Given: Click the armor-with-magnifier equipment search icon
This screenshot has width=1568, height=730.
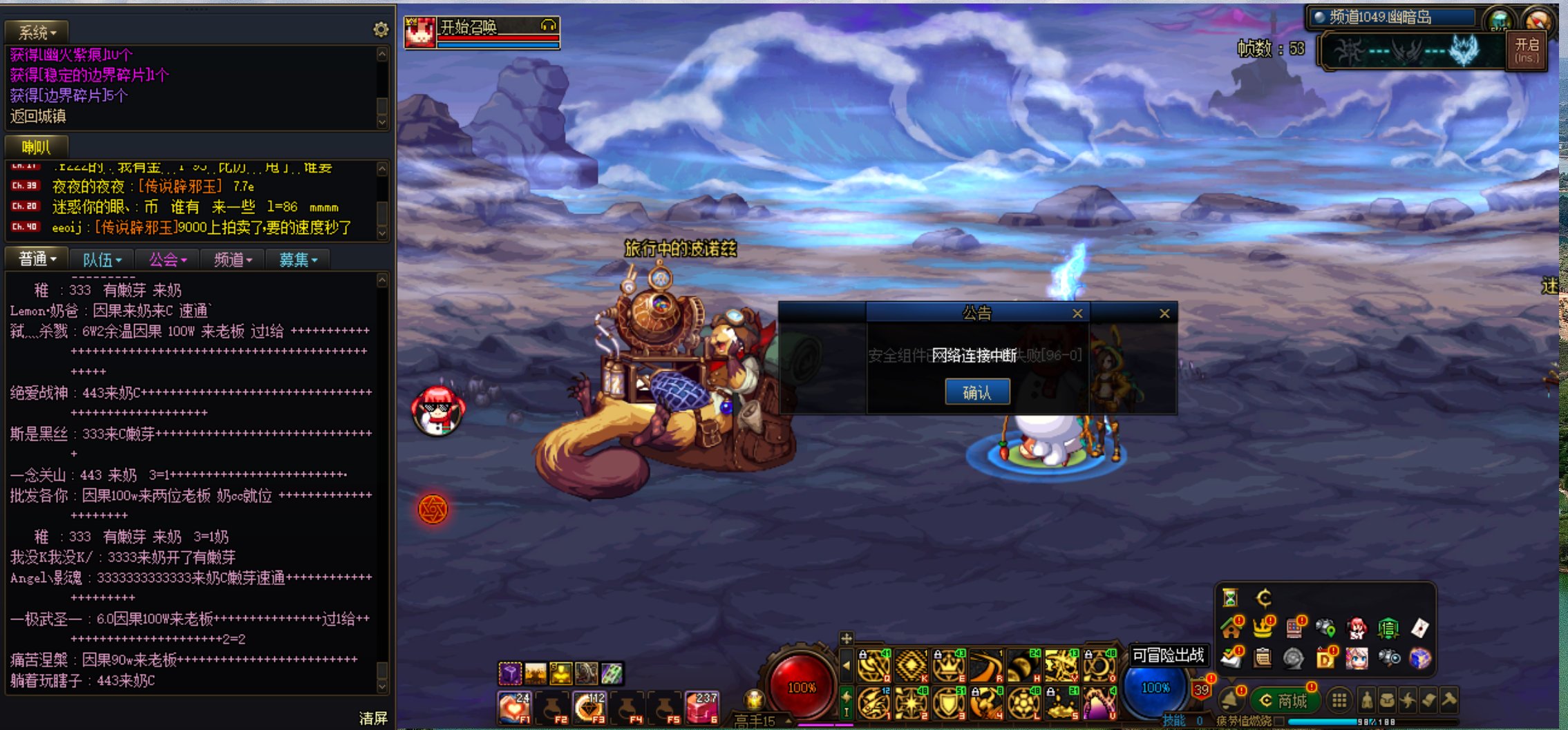Looking at the screenshot, I should click(1389, 658).
